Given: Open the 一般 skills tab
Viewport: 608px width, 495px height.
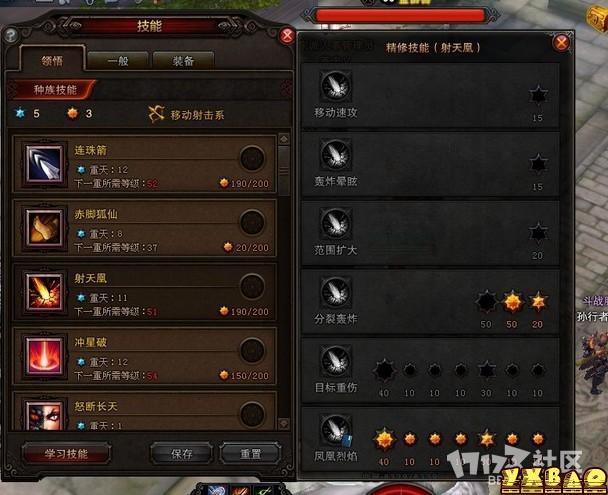Looking at the screenshot, I should pos(116,60).
